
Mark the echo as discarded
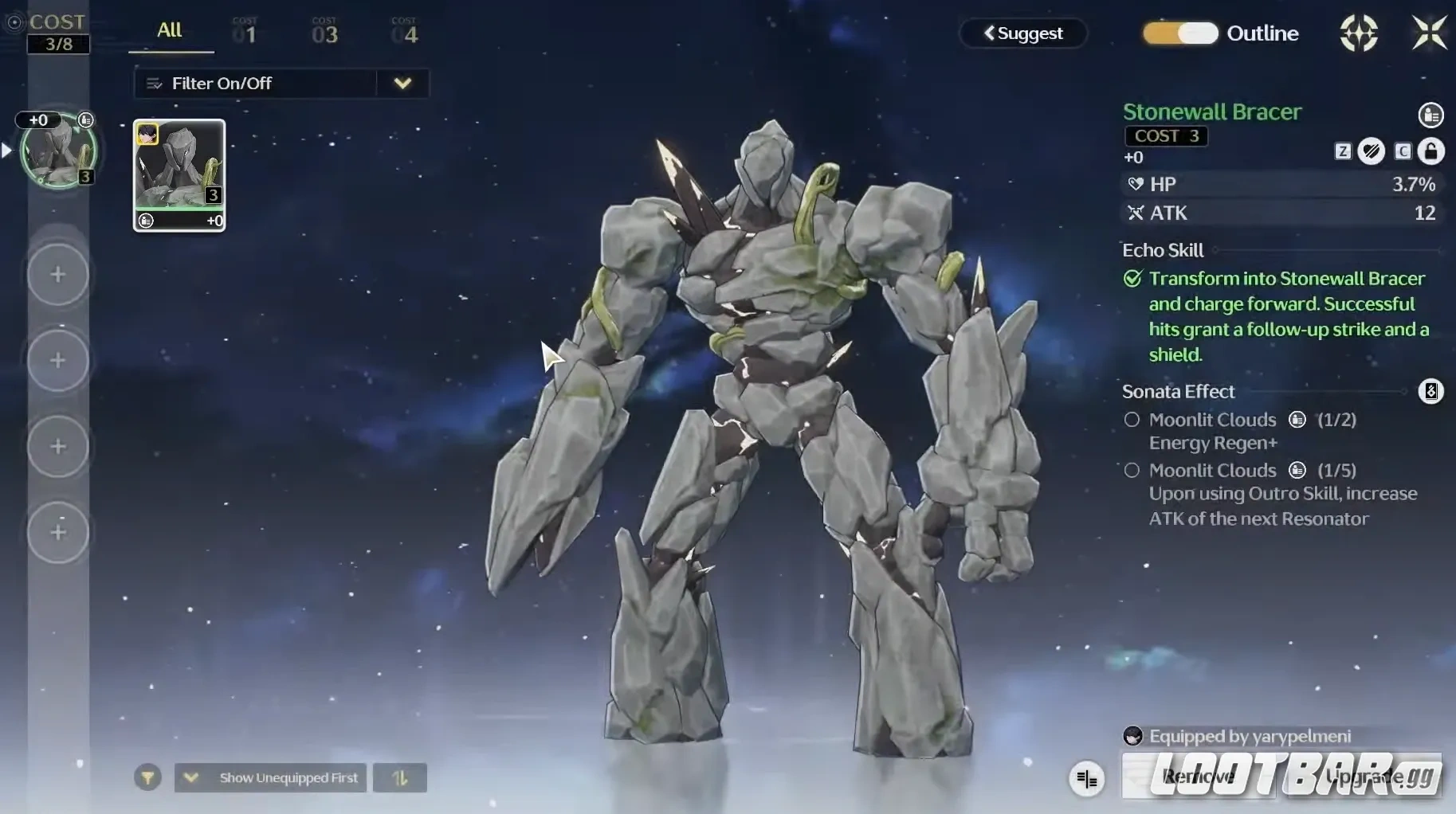(x=1372, y=151)
